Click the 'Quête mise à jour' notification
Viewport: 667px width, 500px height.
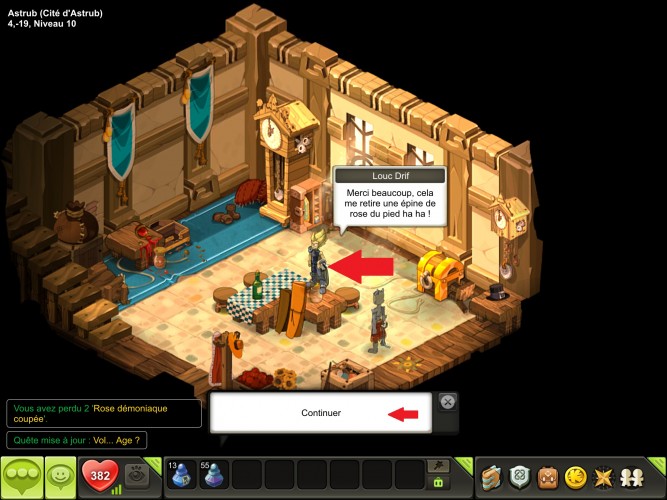(77, 439)
